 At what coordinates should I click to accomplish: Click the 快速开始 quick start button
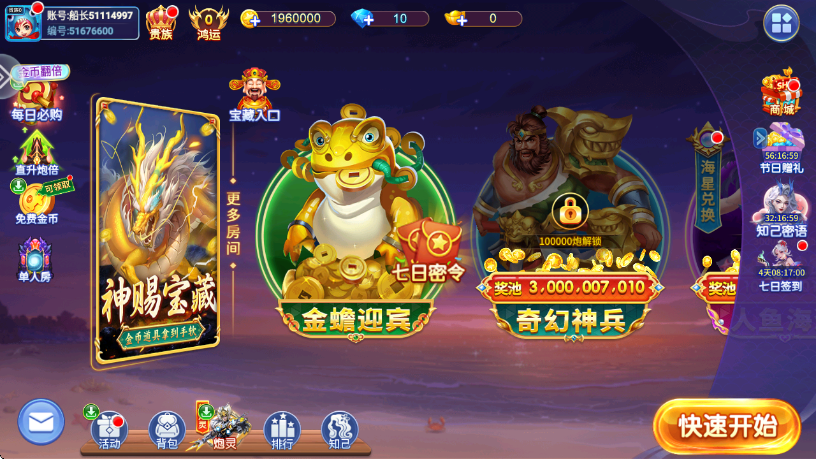point(727,426)
